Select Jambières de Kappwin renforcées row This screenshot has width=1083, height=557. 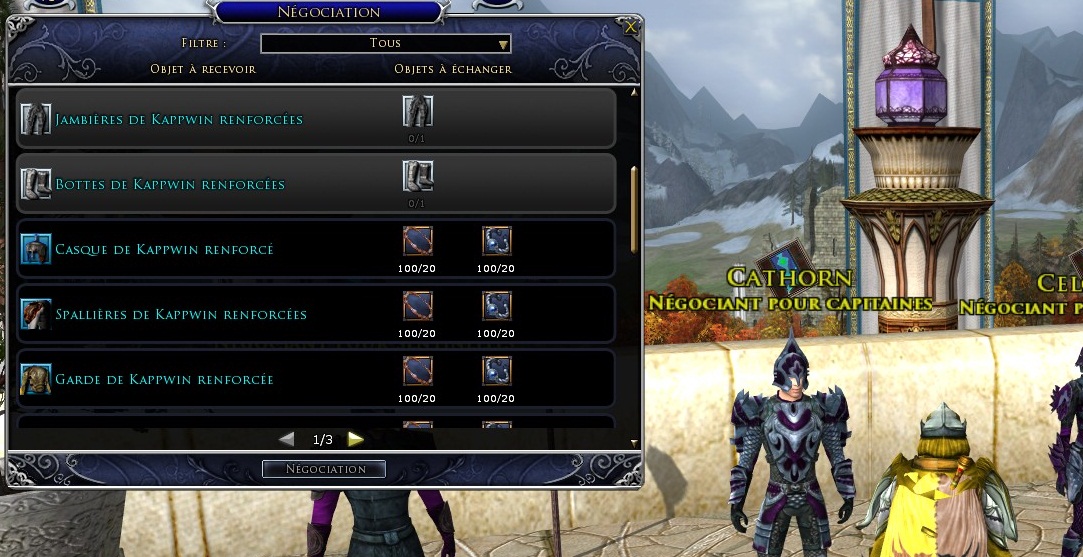[x=180, y=120]
